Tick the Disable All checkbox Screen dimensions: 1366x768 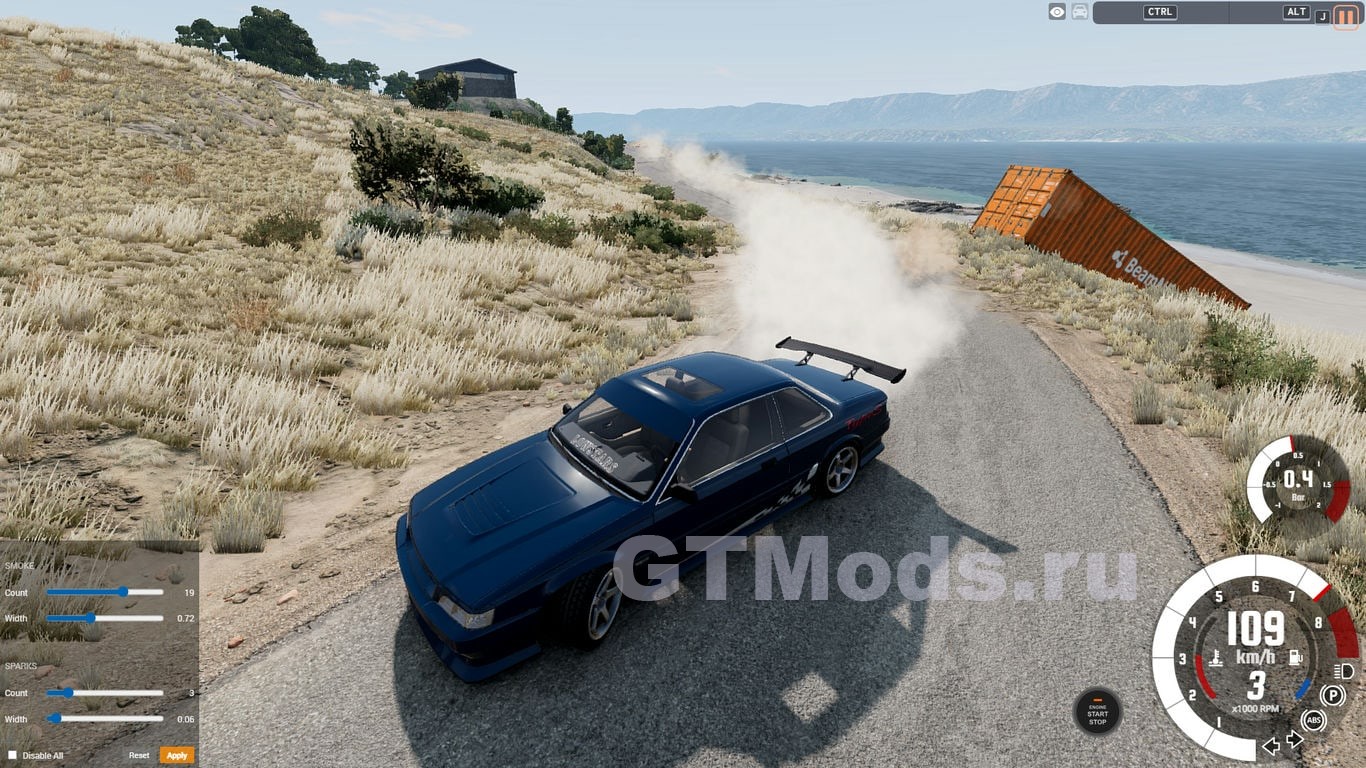coord(13,755)
